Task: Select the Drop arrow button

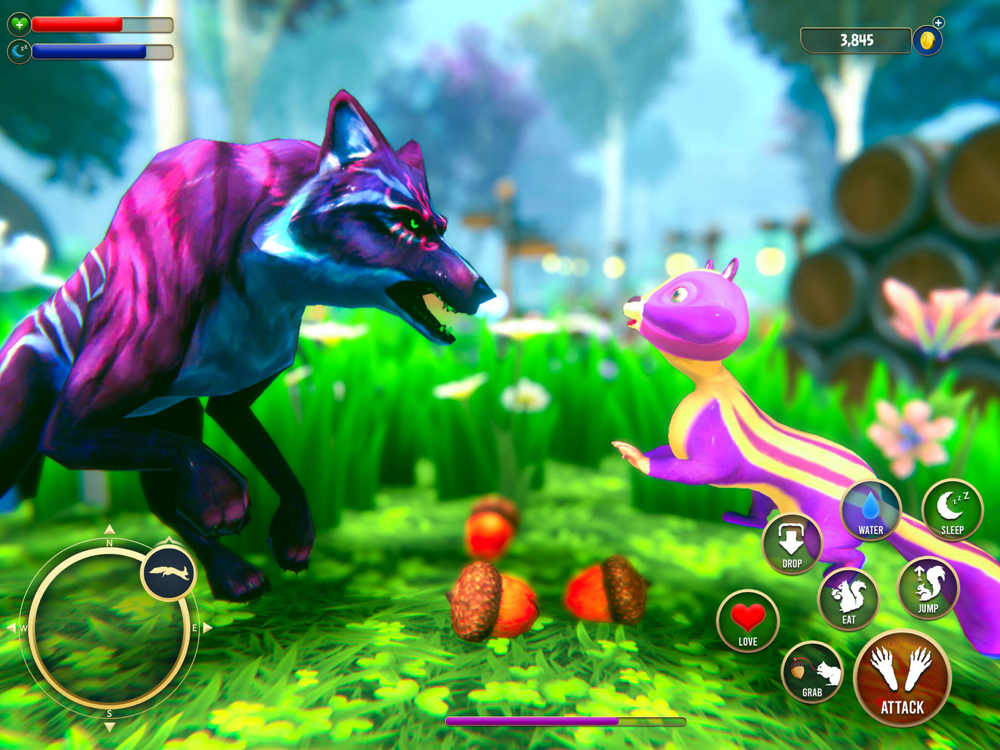Action: coord(792,545)
